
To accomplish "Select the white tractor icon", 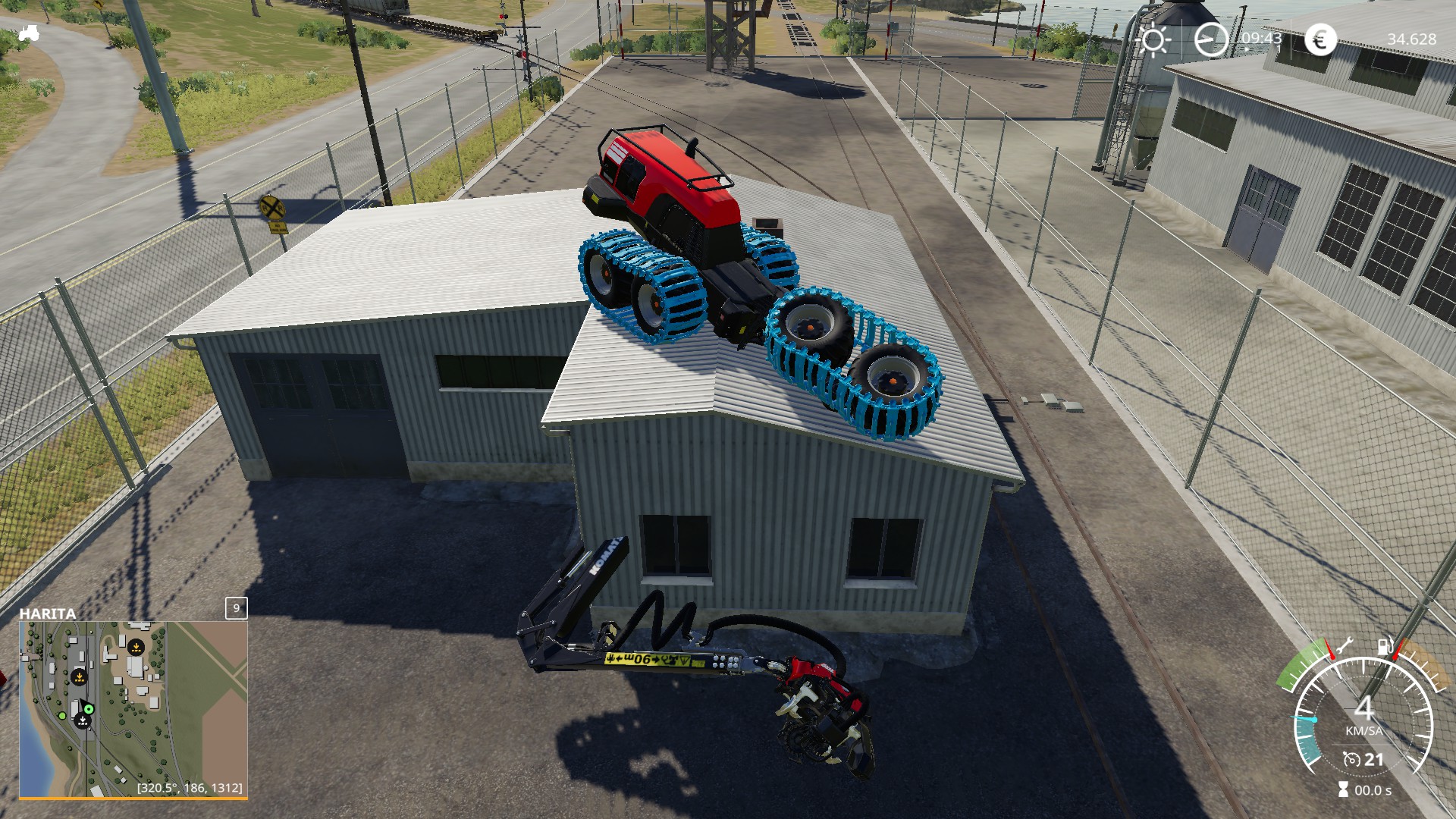I will 29,33.
